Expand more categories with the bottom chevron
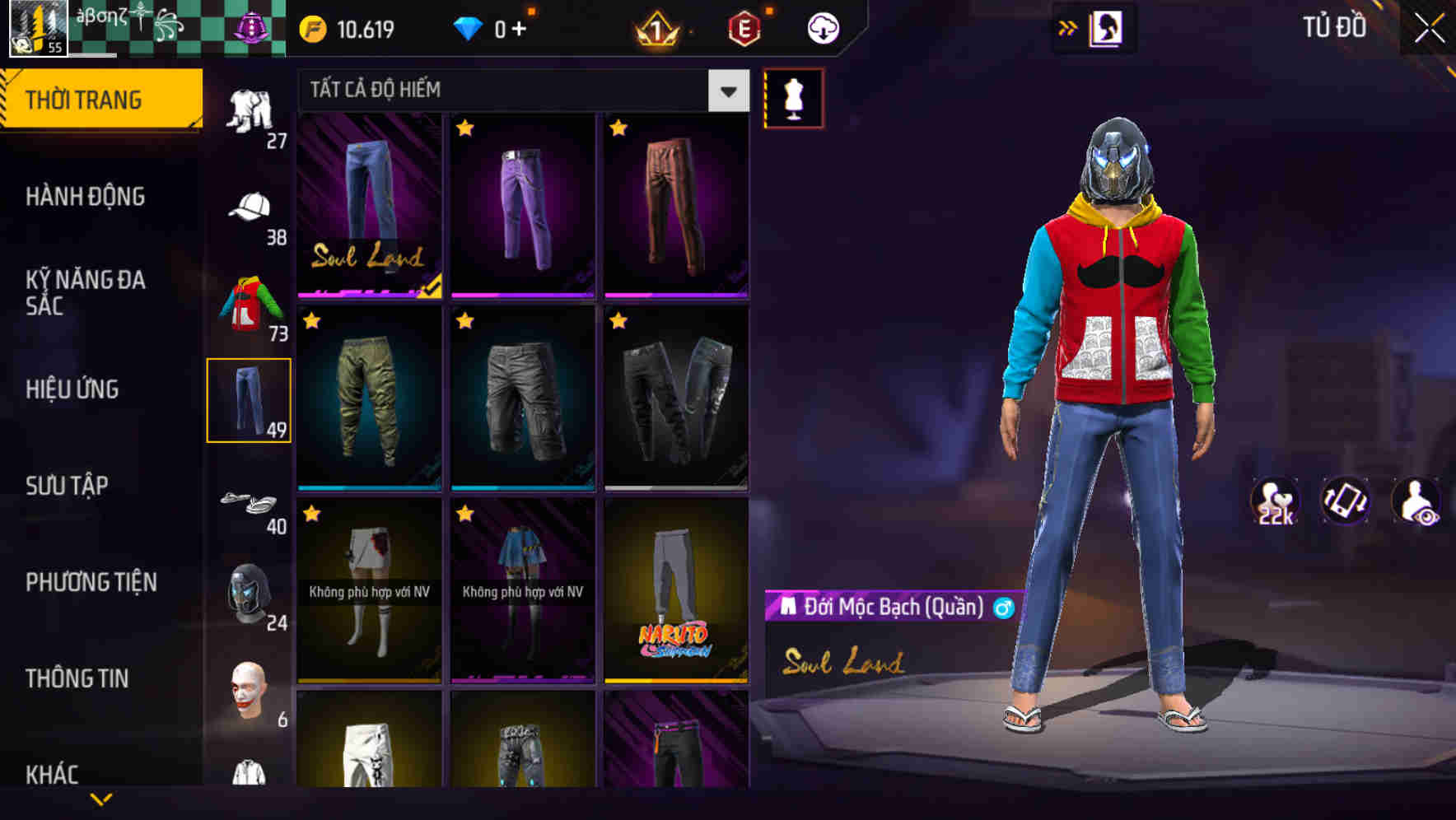This screenshot has height=820, width=1456. pos(101,798)
